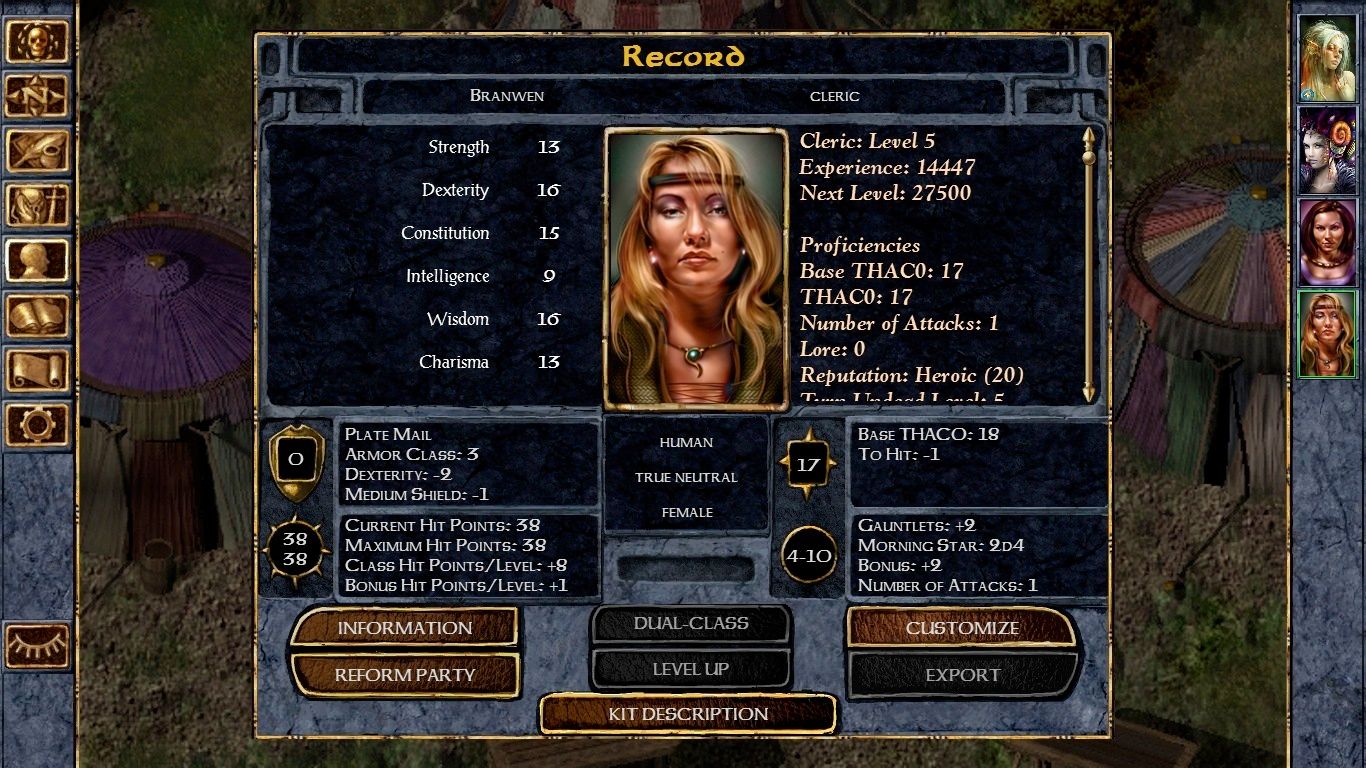Select the blonde elf party portrait
The width and height of the screenshot is (1366, 768).
point(1326,59)
